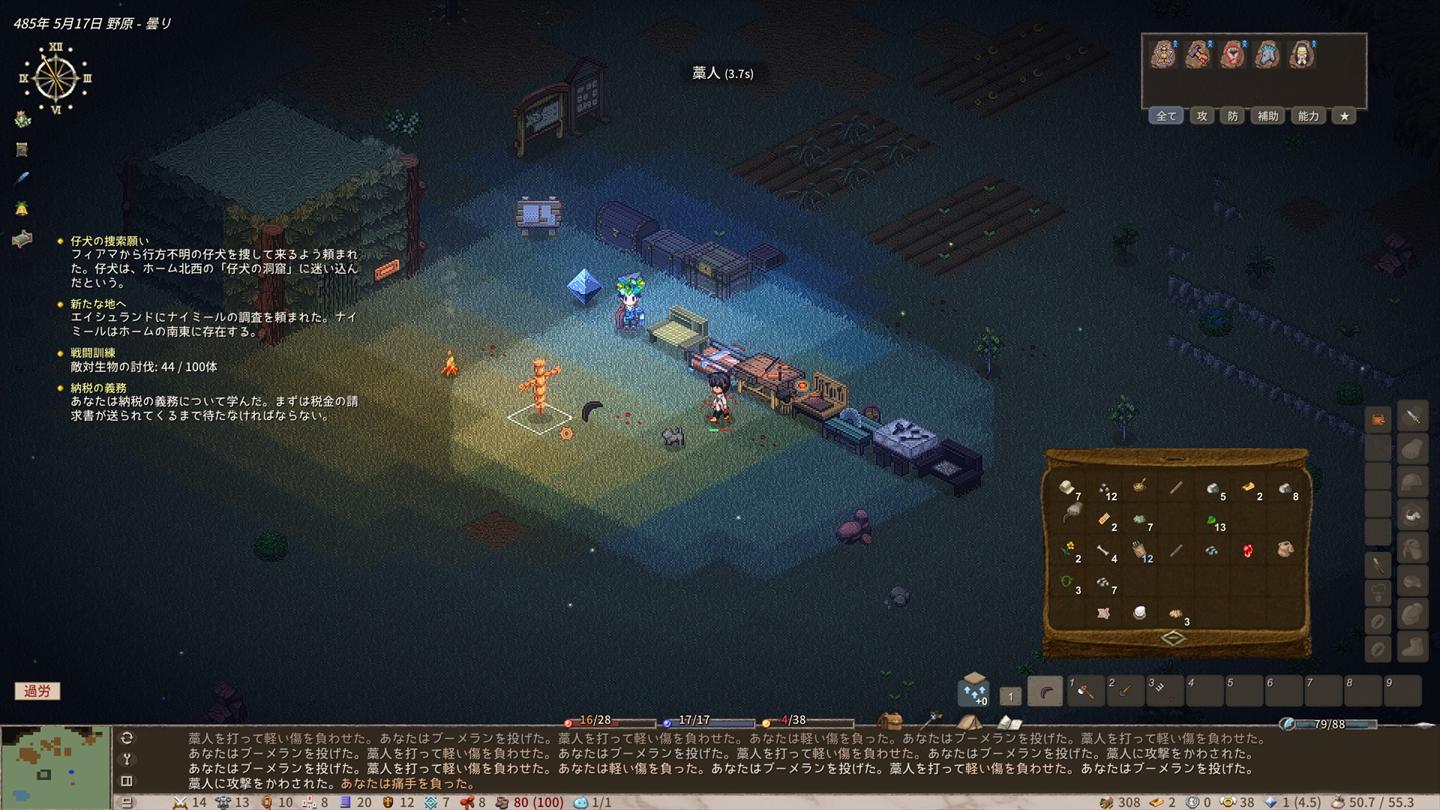The height and width of the screenshot is (810, 1440).
Task: Click the 仔犬の捜索願い quest entry
Action: 111,241
